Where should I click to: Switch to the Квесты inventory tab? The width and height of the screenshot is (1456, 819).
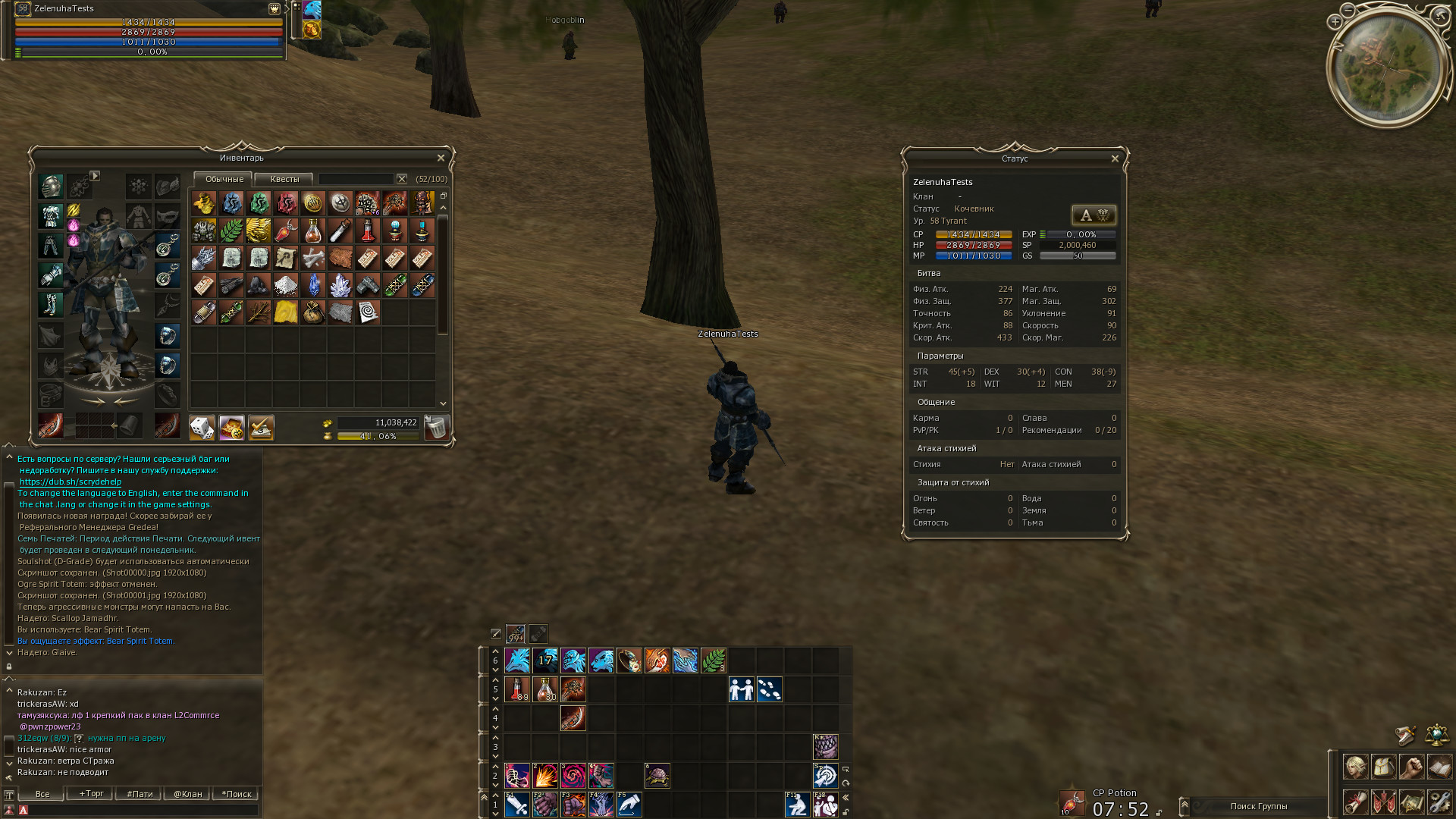[284, 179]
